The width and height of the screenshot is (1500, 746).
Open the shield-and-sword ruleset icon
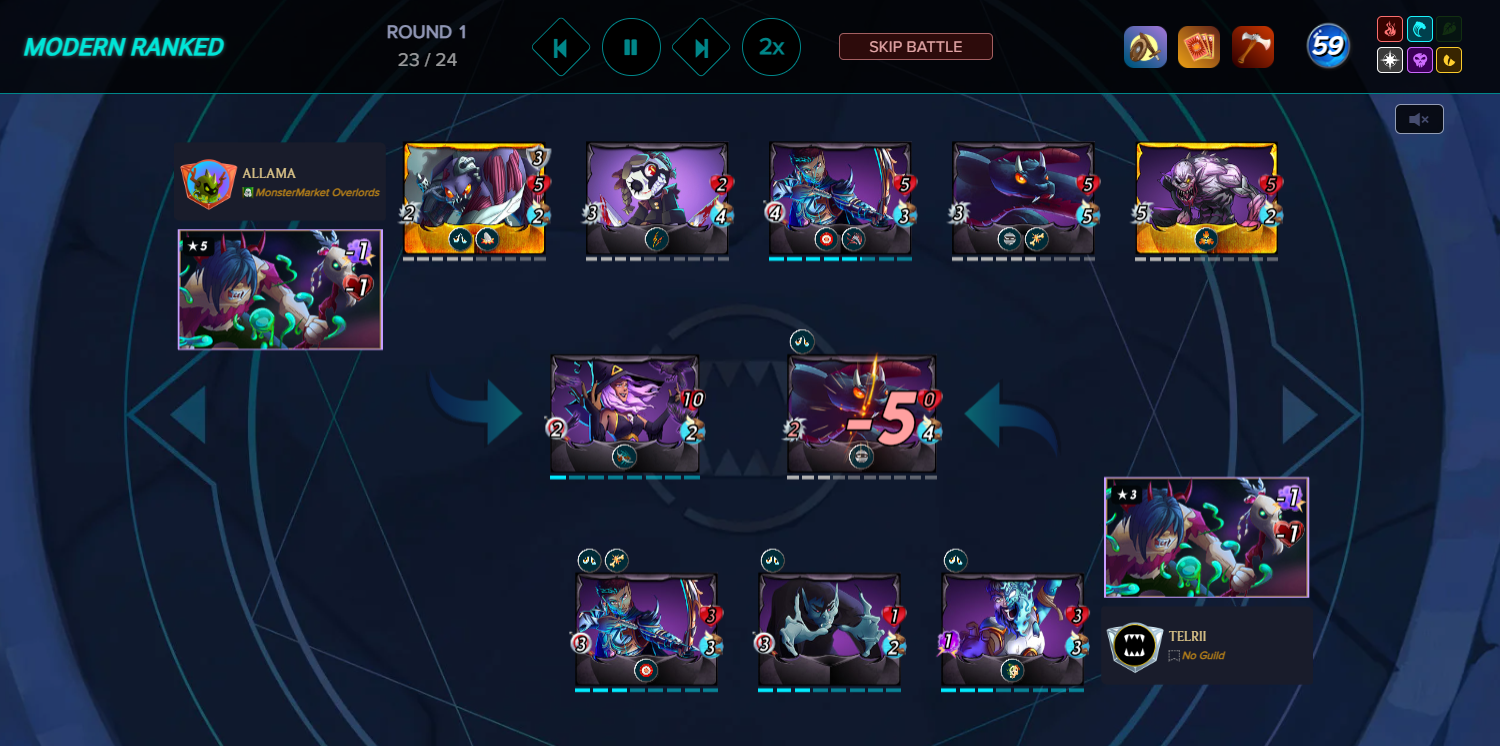(1146, 46)
